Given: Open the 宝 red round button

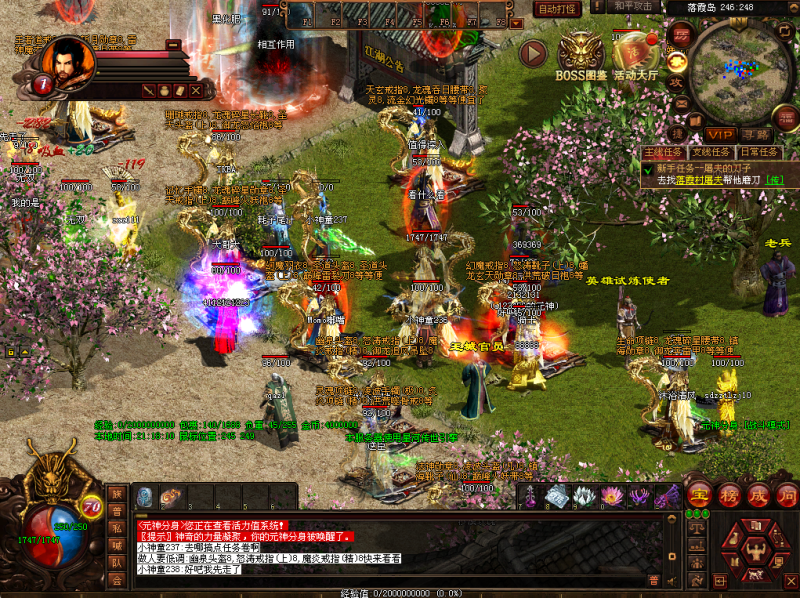Looking at the screenshot, I should pyautogui.click(x=702, y=494).
